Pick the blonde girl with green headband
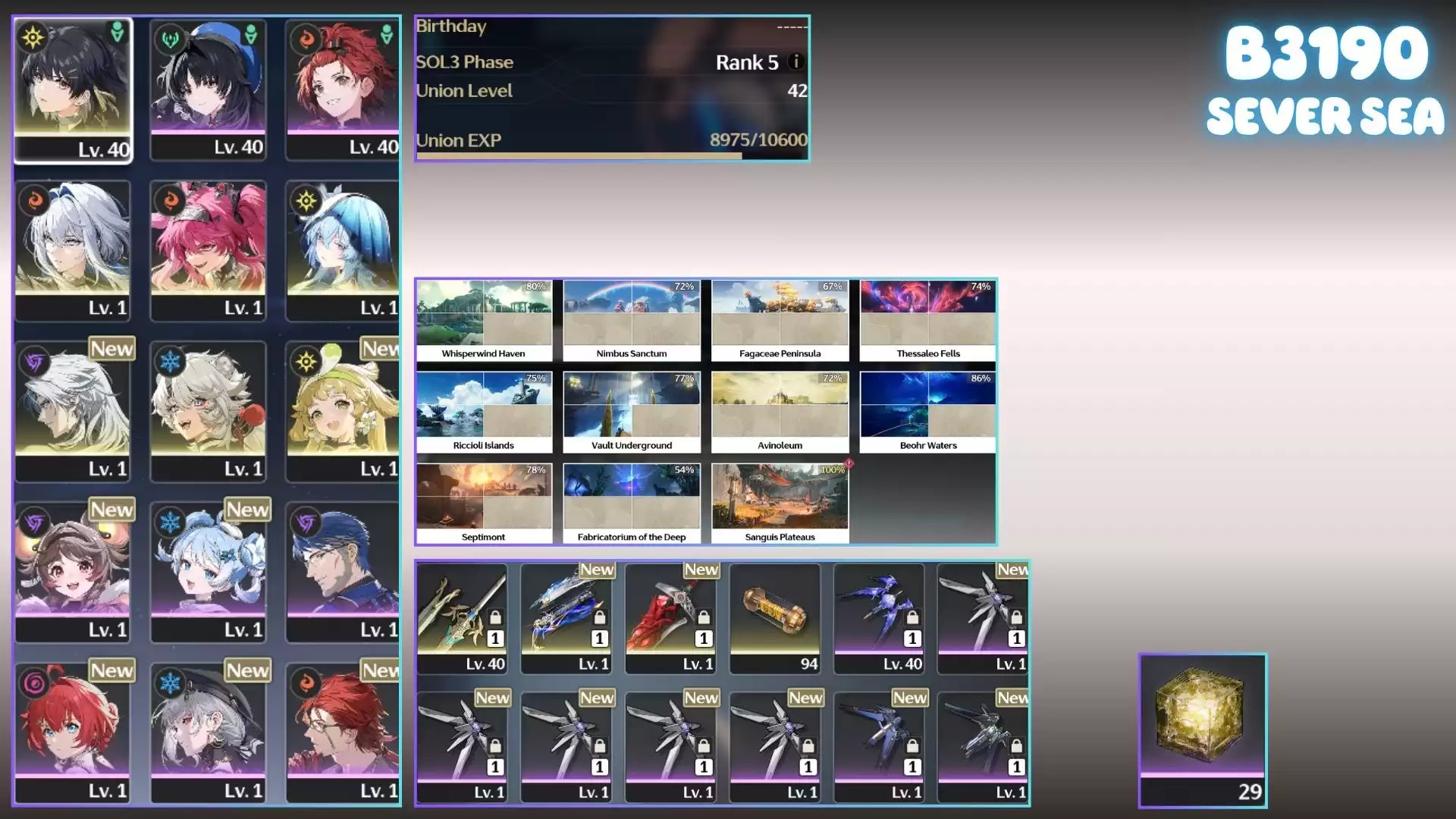This screenshot has height=819, width=1456. tap(343, 411)
